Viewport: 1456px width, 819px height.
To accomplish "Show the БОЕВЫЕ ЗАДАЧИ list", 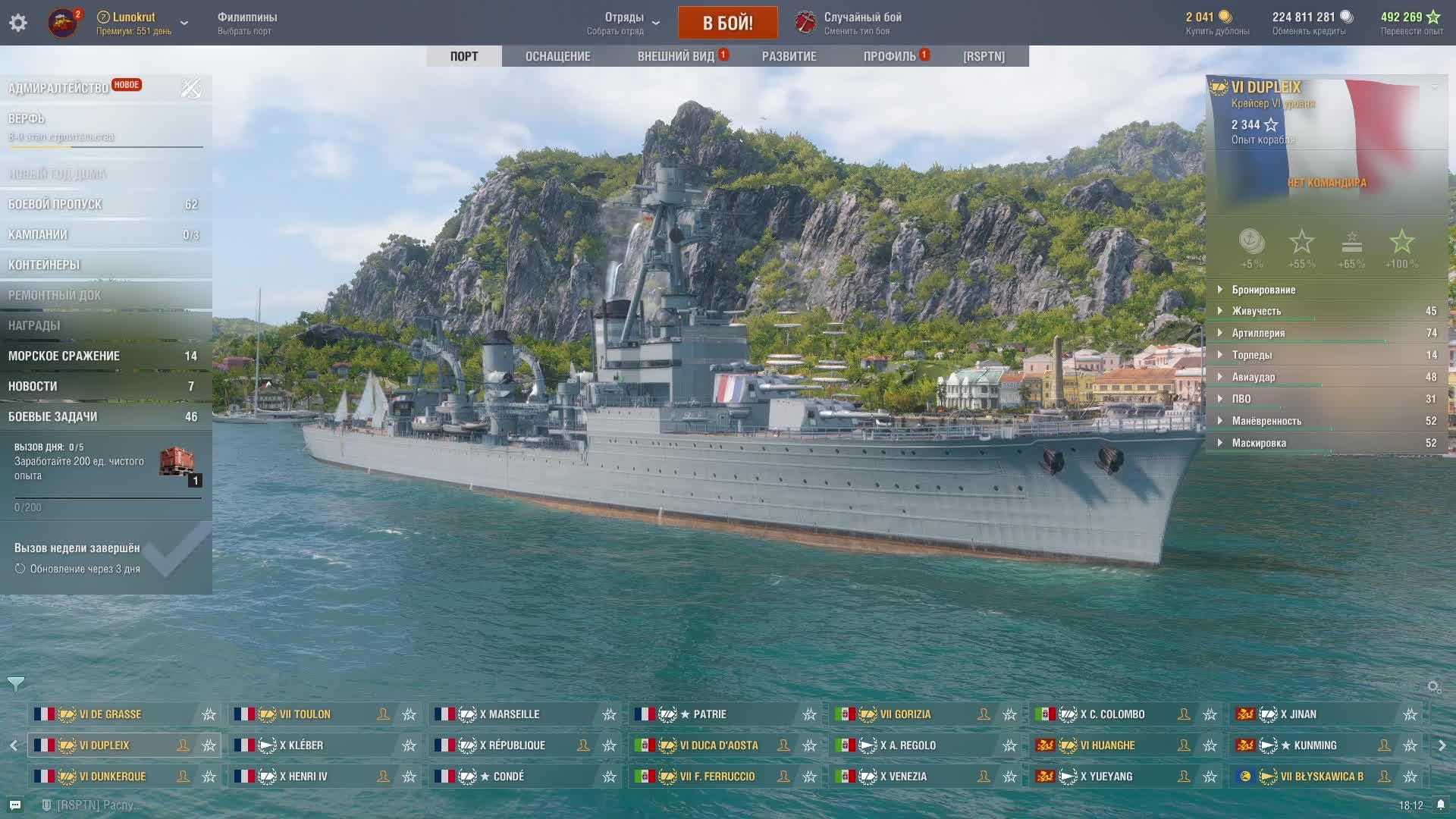I will point(53,416).
